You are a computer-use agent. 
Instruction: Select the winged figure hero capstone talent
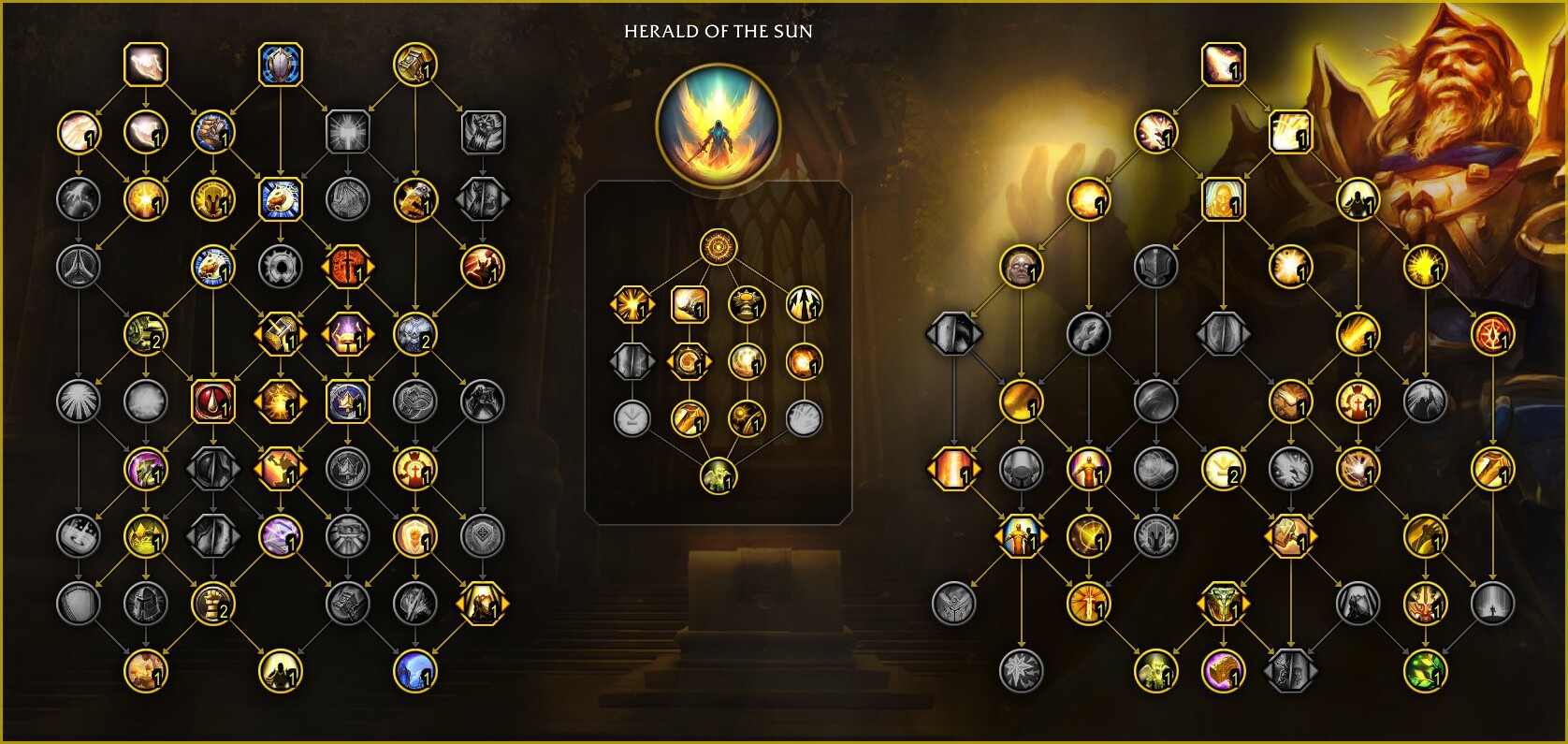point(719,475)
